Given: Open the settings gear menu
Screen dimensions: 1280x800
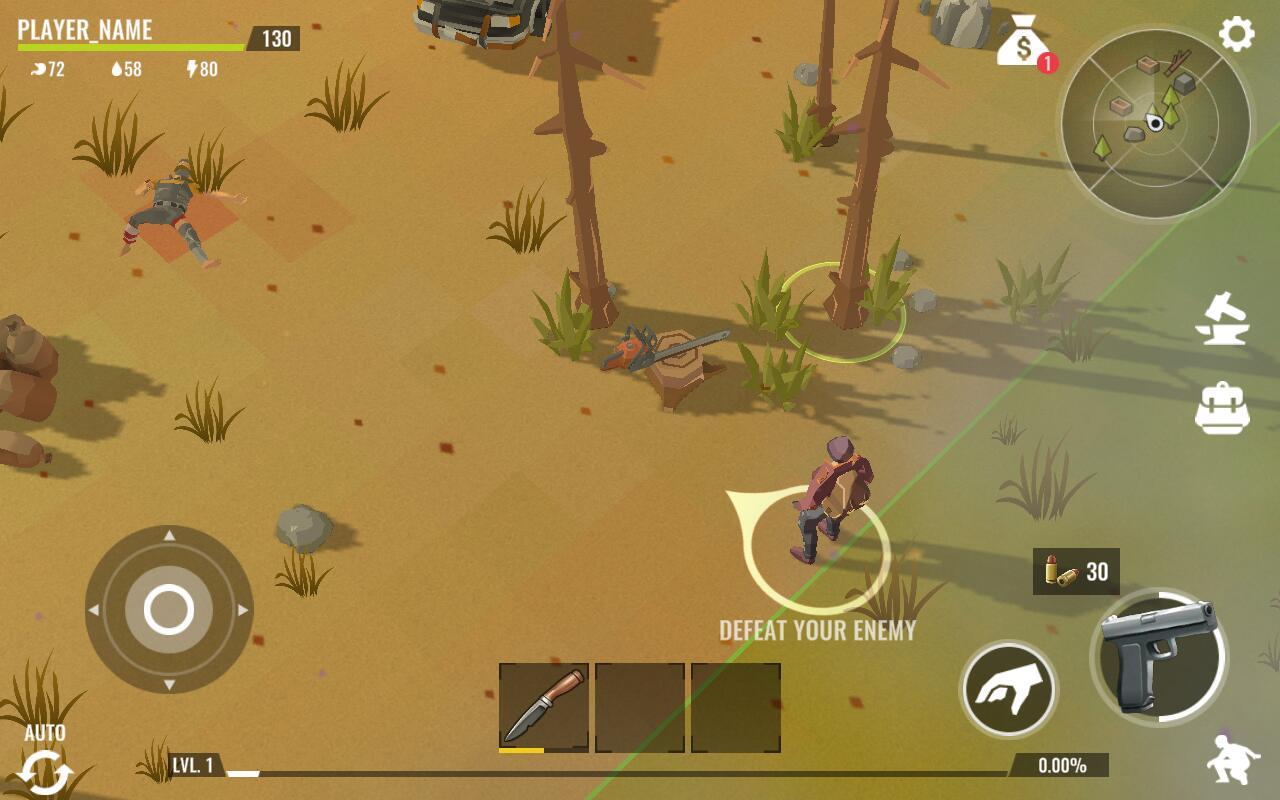Looking at the screenshot, I should [1236, 35].
